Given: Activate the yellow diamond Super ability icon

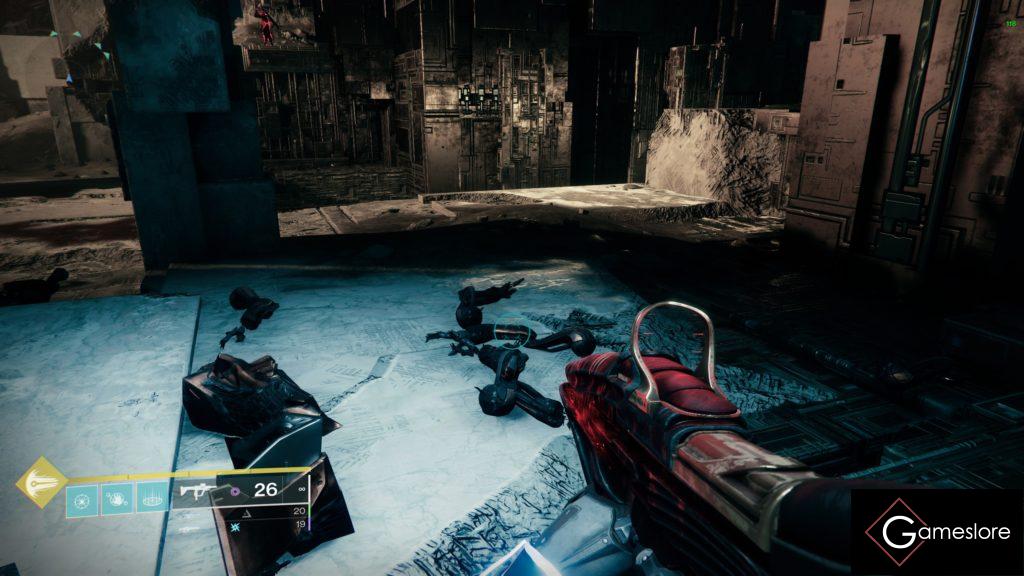Looking at the screenshot, I should (41, 482).
